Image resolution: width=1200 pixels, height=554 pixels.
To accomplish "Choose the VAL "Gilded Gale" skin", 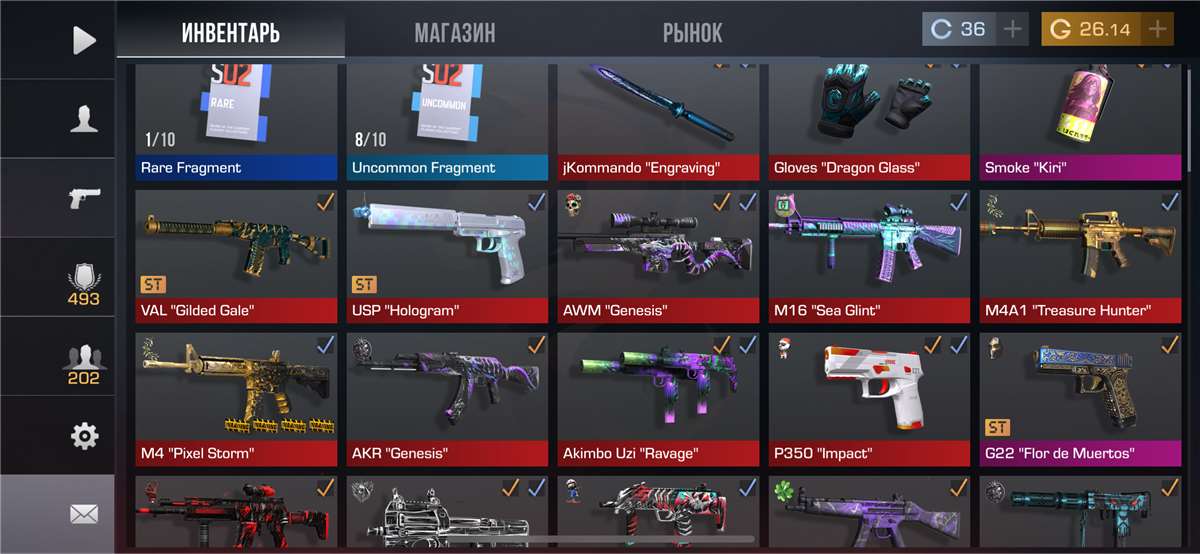I will tap(236, 255).
